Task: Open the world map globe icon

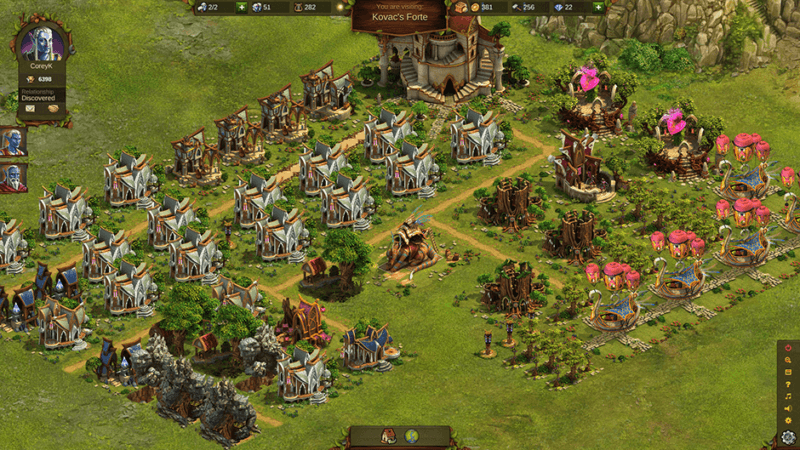Action: pyautogui.click(x=412, y=436)
